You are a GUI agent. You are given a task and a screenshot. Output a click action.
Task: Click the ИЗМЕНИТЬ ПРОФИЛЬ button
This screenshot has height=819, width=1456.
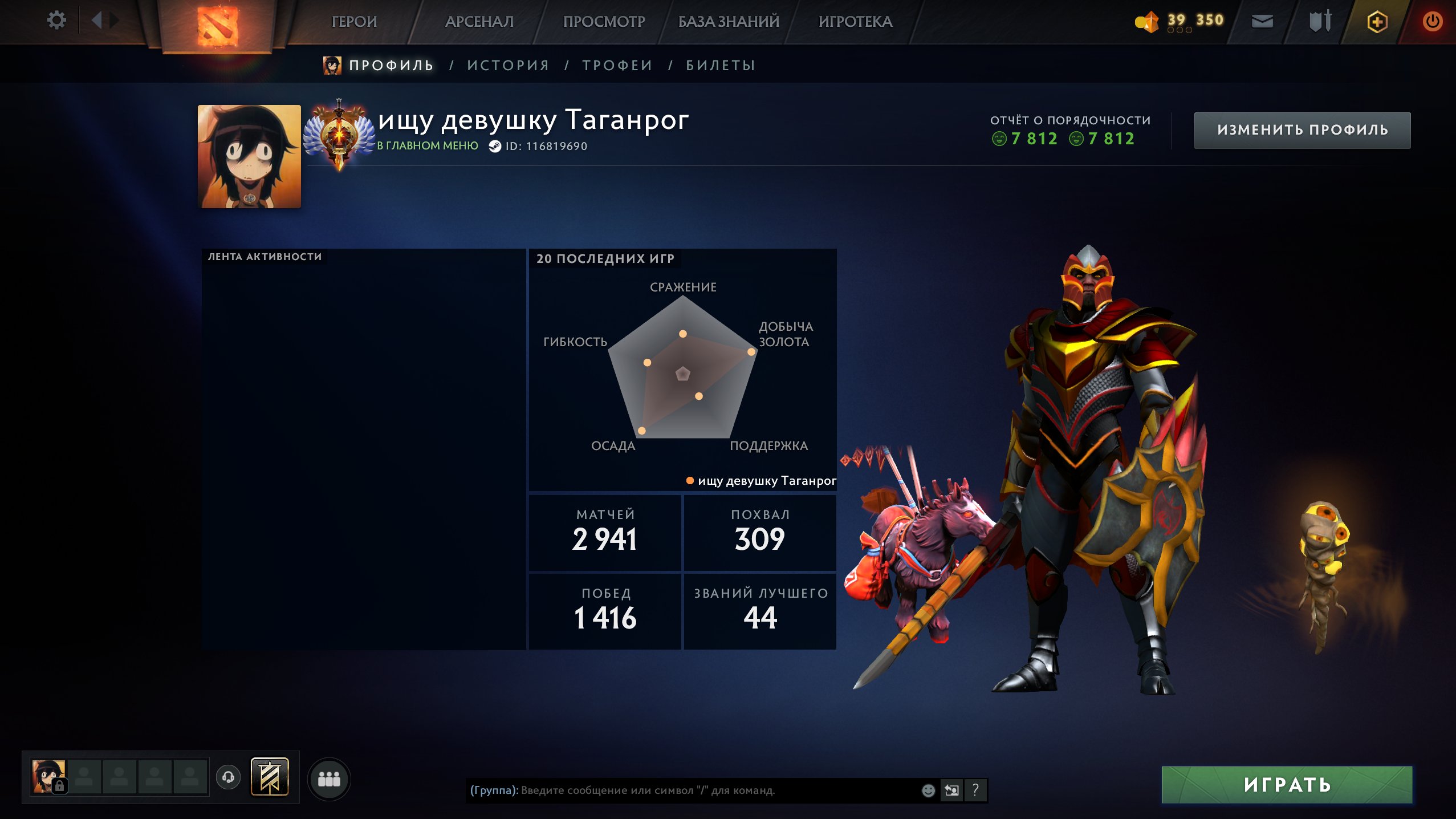[1302, 129]
